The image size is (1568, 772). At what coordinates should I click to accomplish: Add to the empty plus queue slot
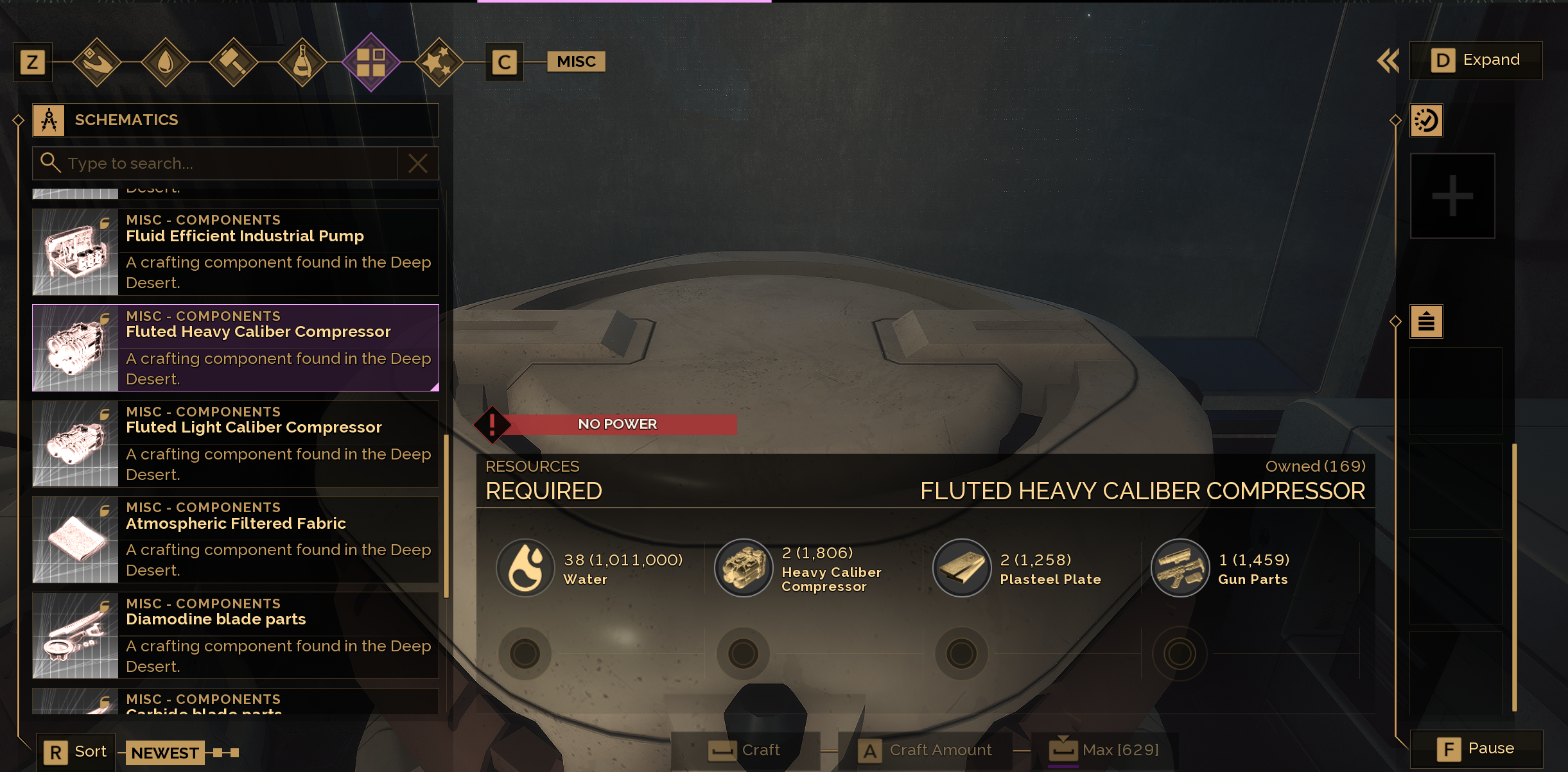click(1452, 196)
